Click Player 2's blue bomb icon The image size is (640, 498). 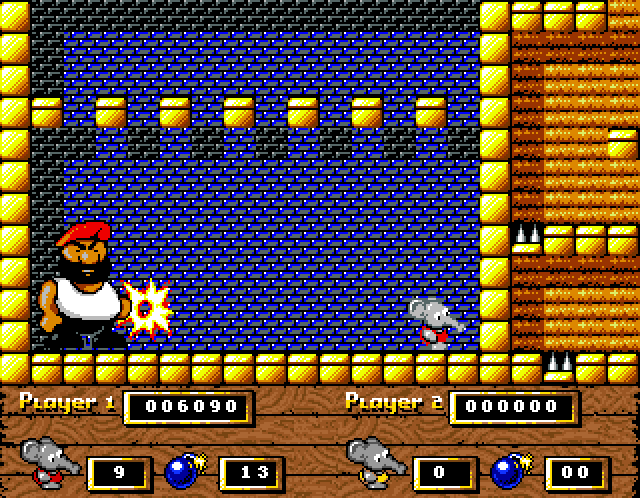[509, 469]
